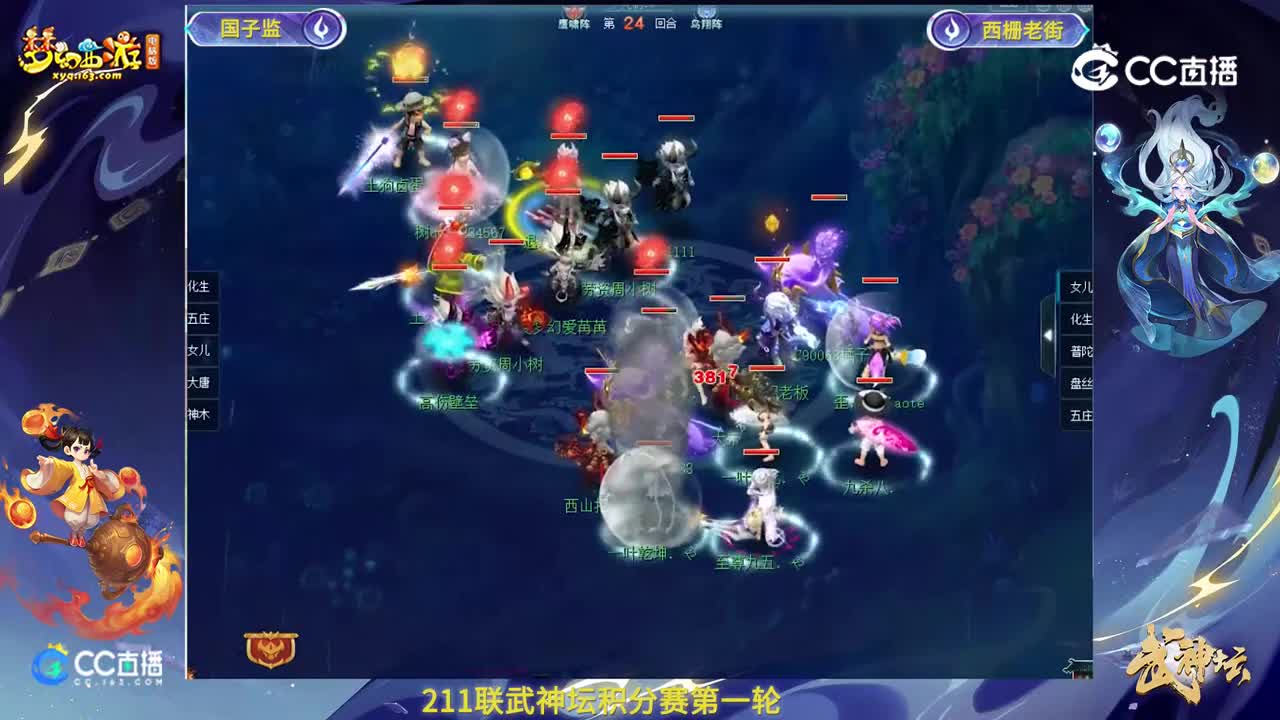Viewport: 1280px width, 720px height.
Task: Switch to the 大唐 tab on the left
Action: coord(199,382)
